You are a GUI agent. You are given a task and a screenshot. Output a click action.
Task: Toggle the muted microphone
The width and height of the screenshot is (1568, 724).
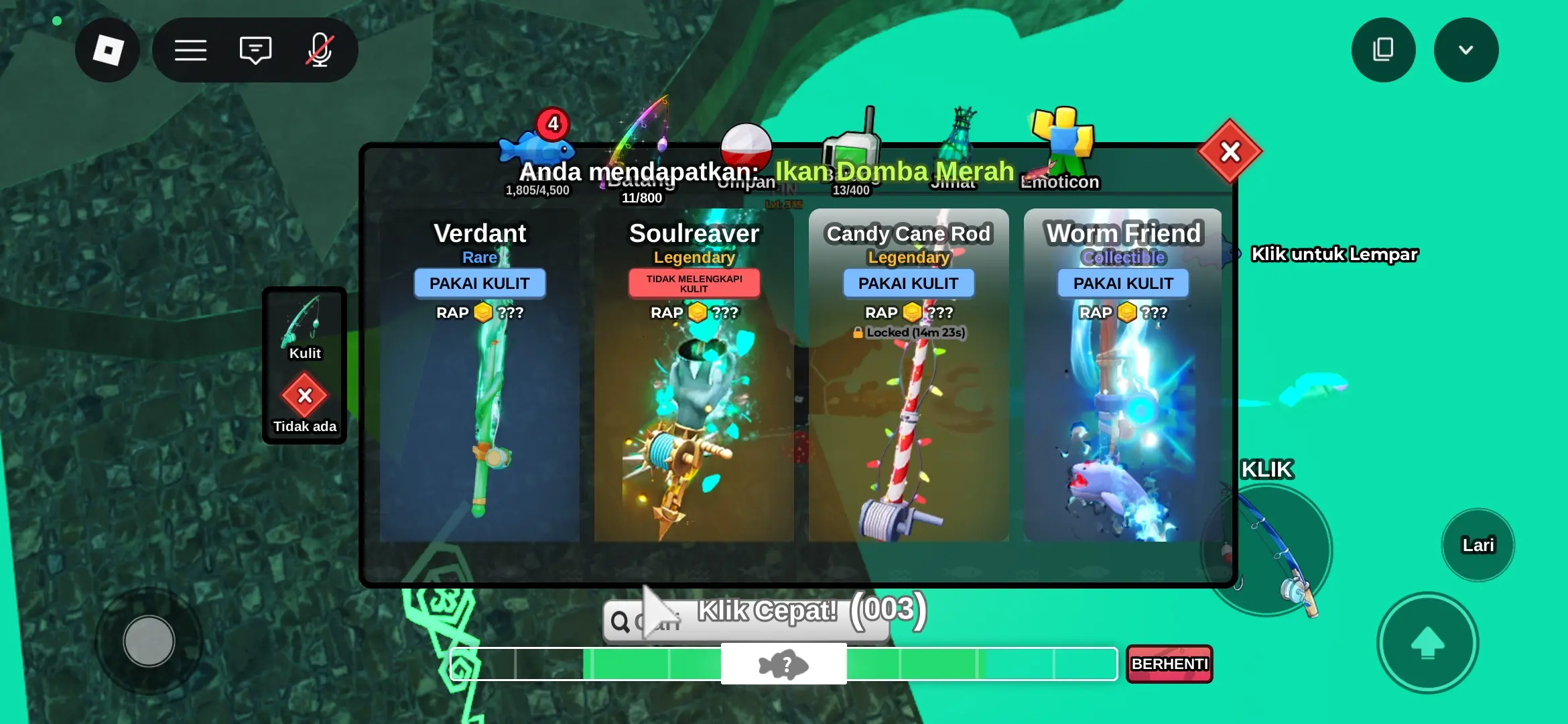320,50
